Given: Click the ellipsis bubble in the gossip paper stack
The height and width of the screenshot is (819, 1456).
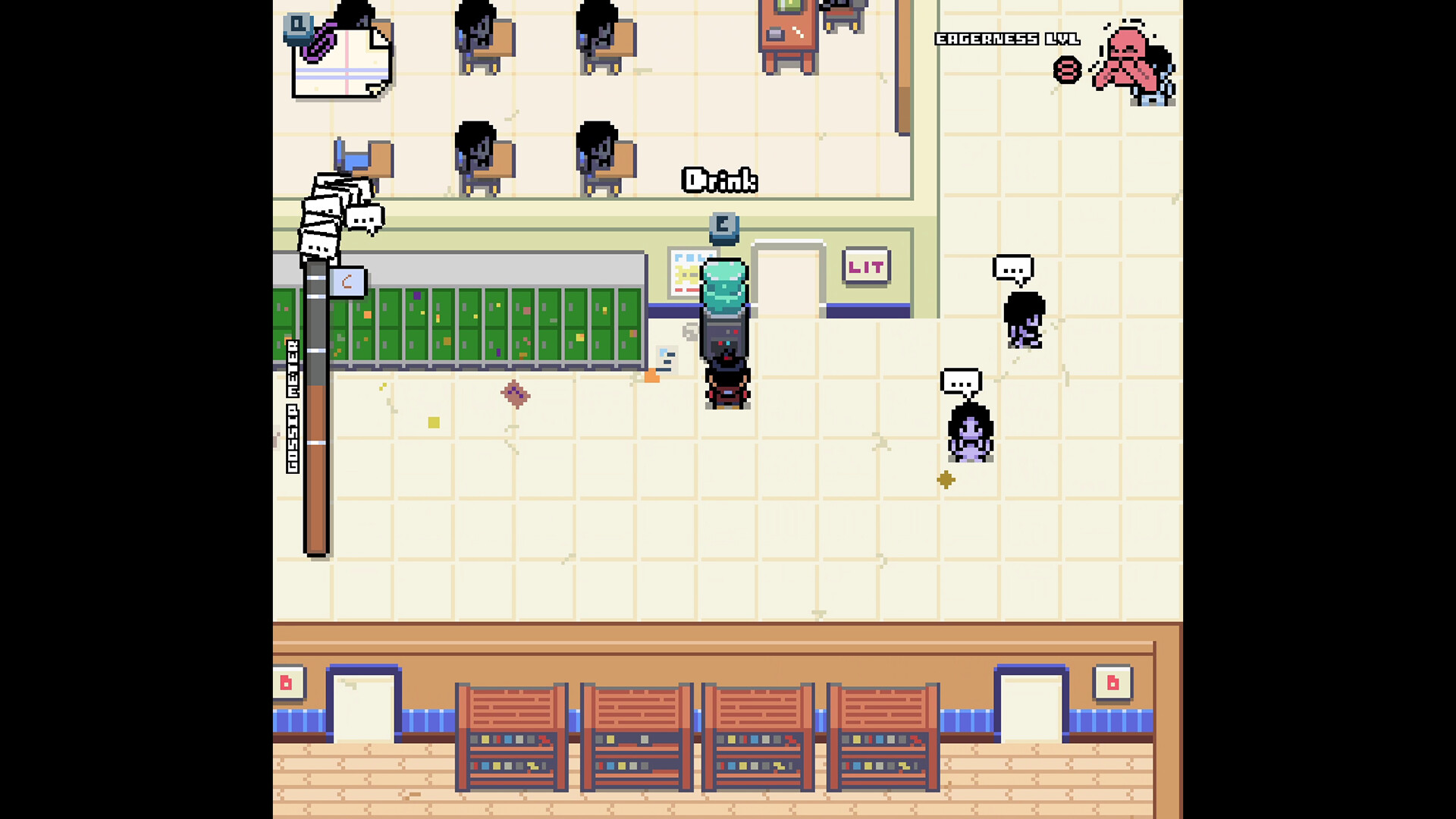Looking at the screenshot, I should [x=365, y=218].
